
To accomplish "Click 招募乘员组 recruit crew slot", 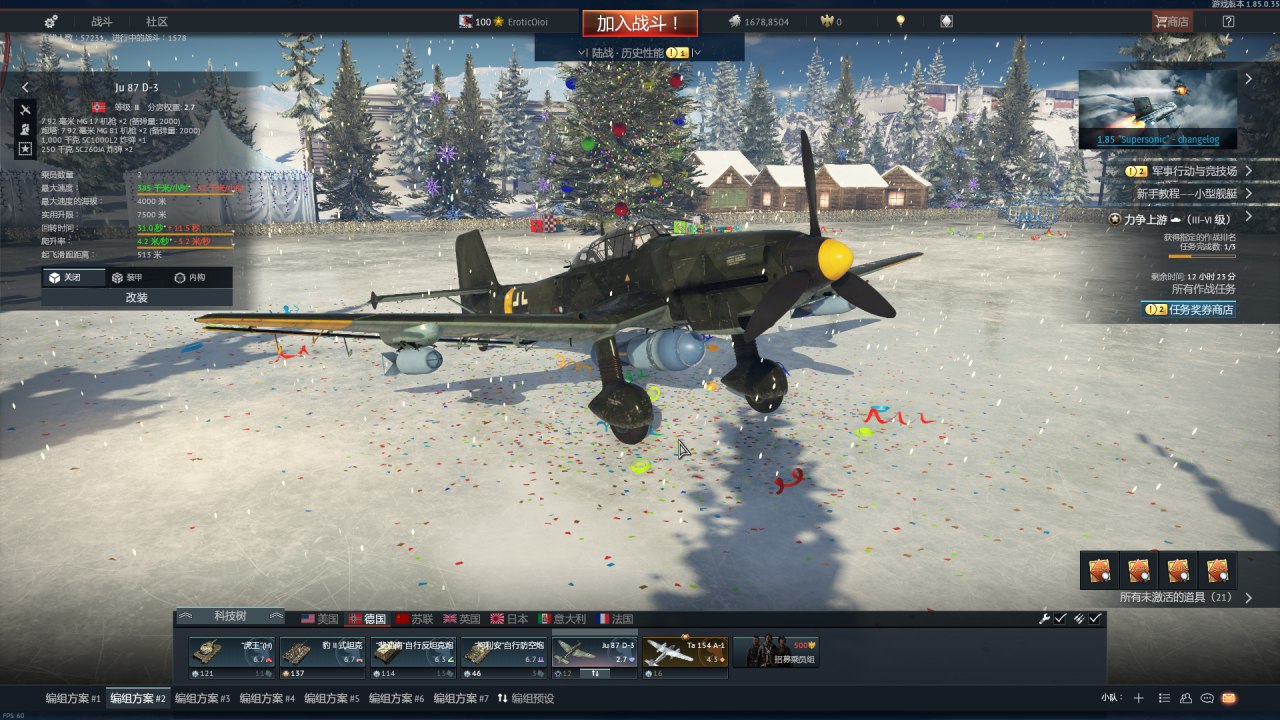I will pyautogui.click(x=776, y=653).
